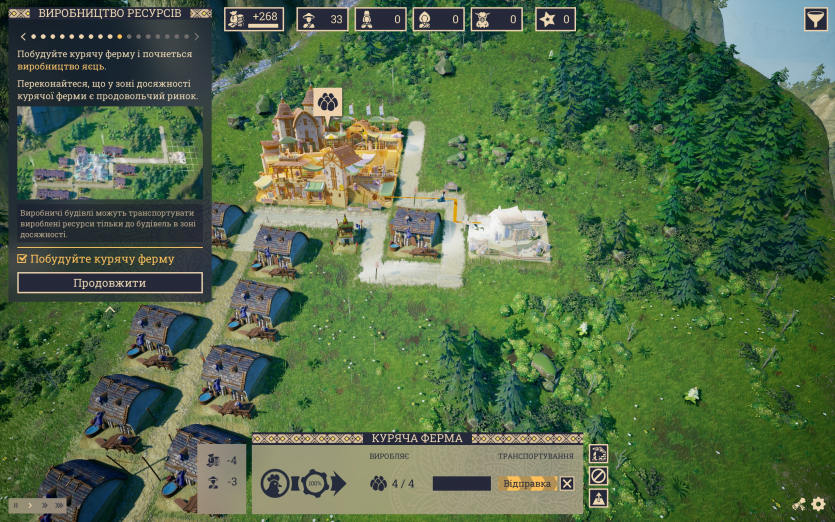This screenshot has width=835, height=522.
Task: Set game speed to double arrows
Action: 43,505
